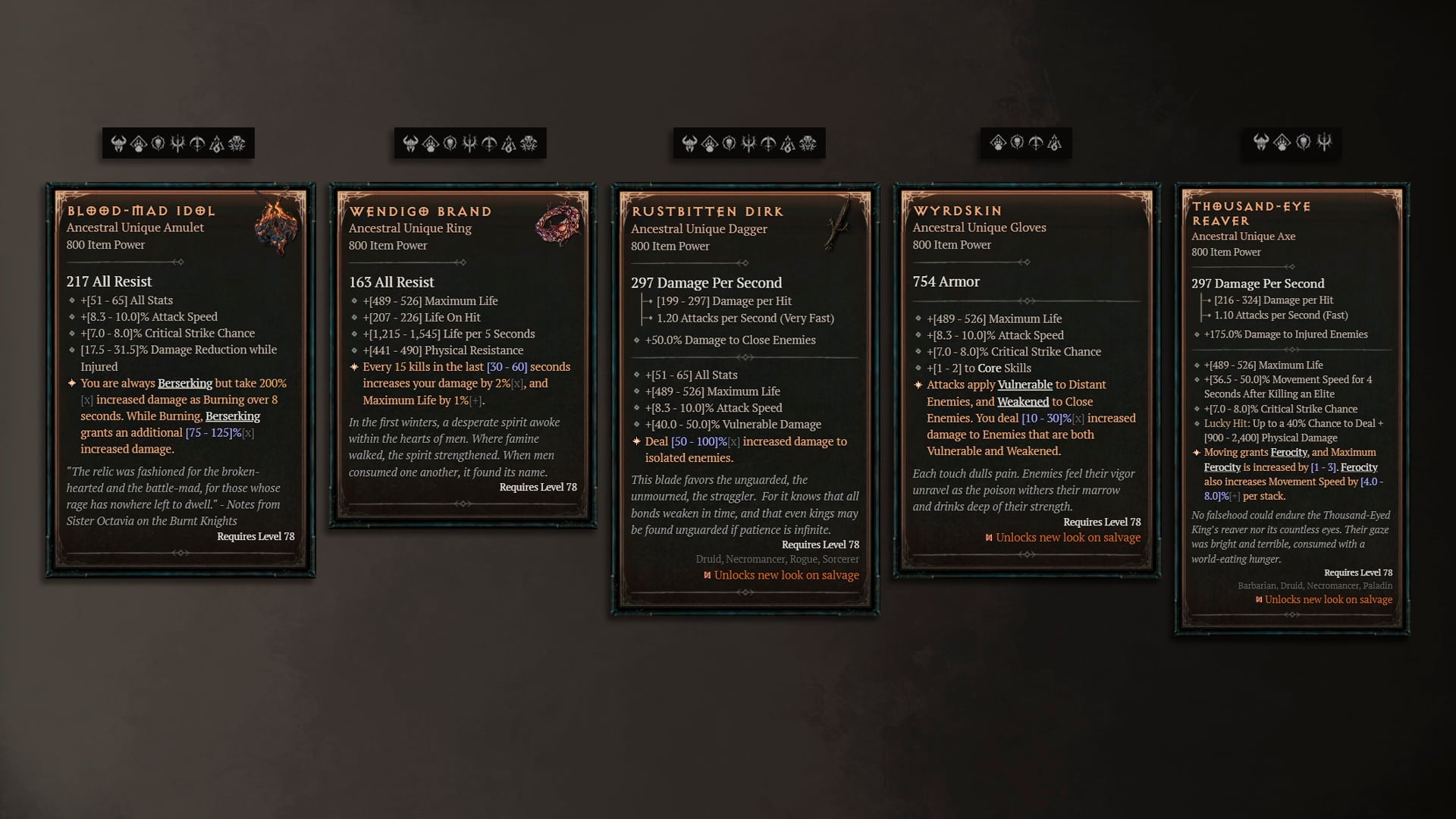This screenshot has height=819, width=1456.
Task: Select the Druid paw icon above Wendigo Brand
Action: (429, 143)
